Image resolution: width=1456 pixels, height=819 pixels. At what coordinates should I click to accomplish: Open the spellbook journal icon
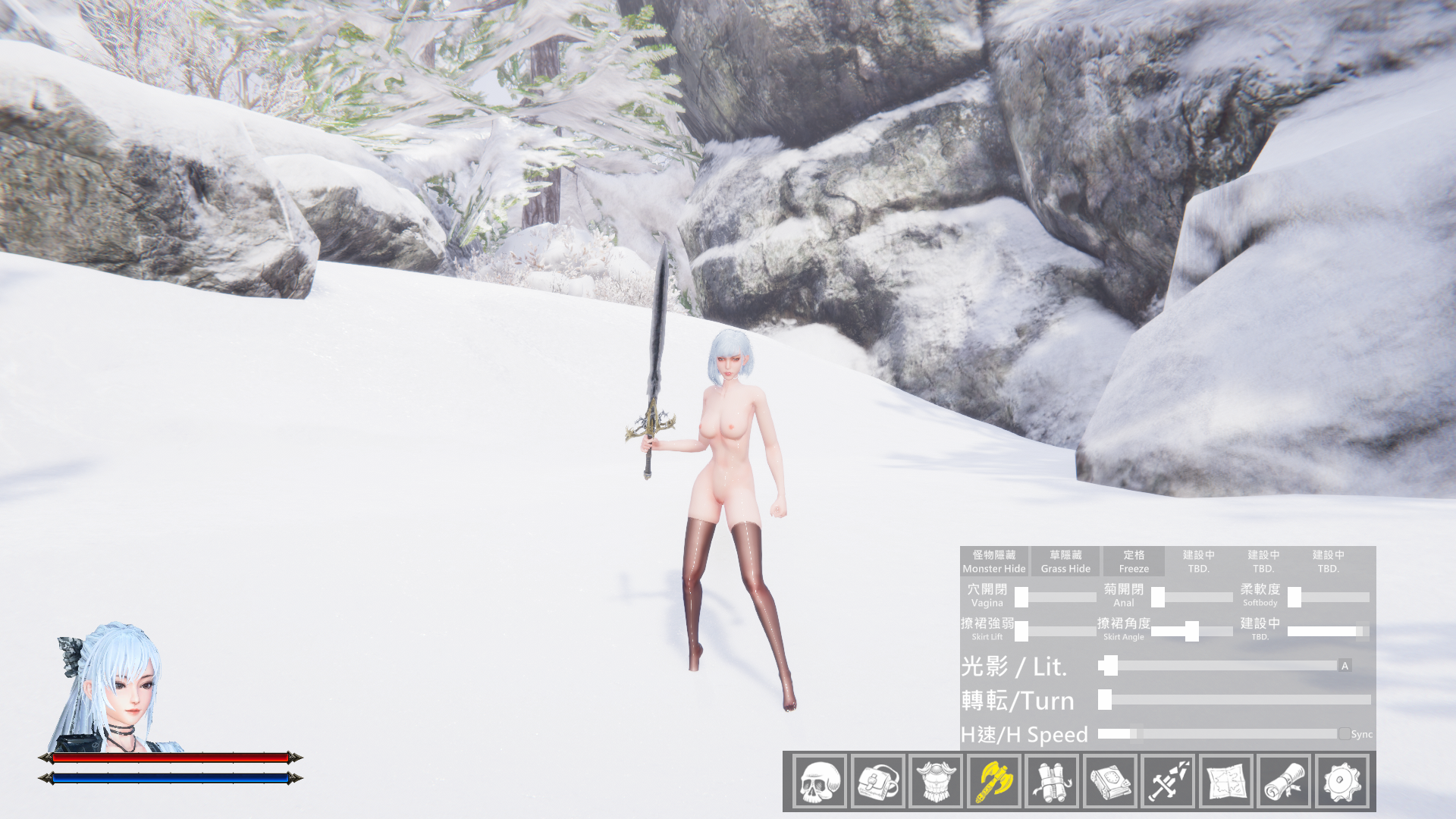click(1110, 781)
